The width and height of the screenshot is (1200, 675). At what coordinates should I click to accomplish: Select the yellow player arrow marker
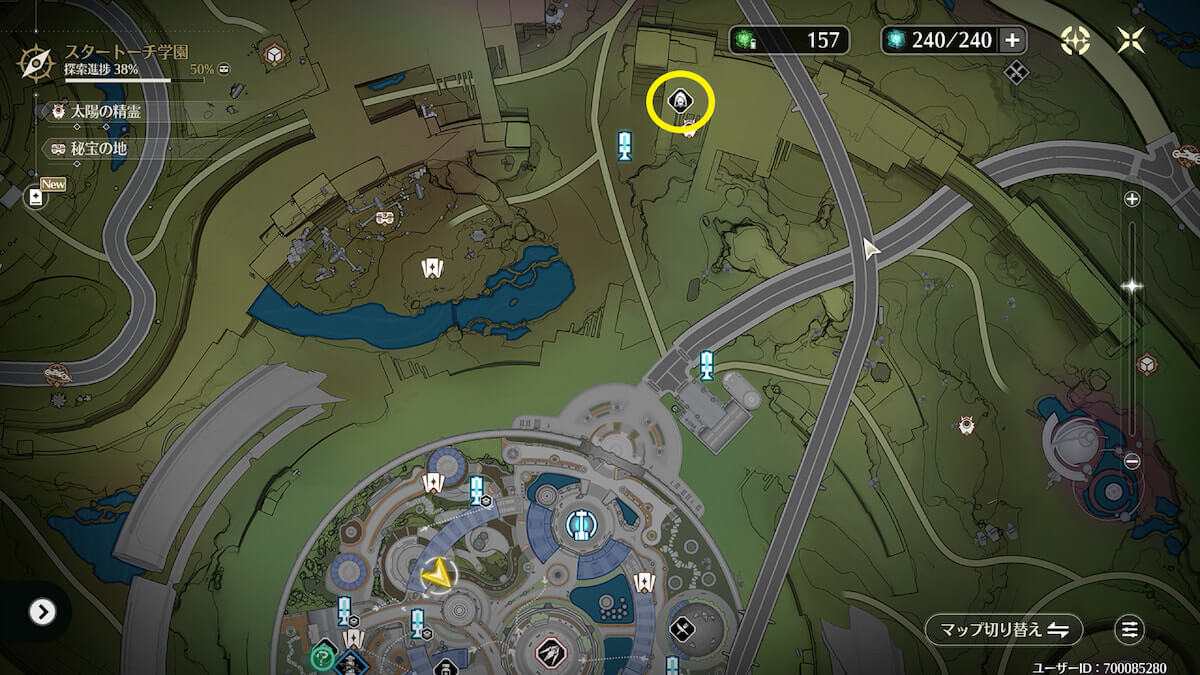click(435, 575)
